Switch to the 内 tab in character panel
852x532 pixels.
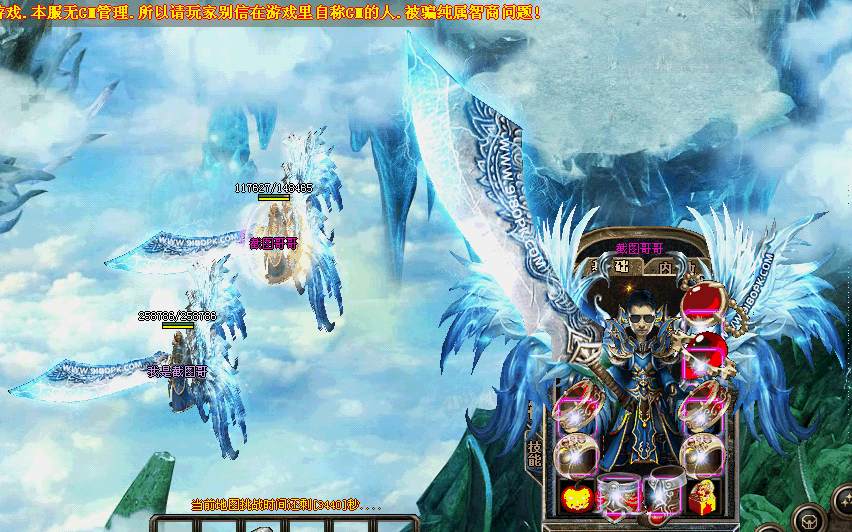667,267
